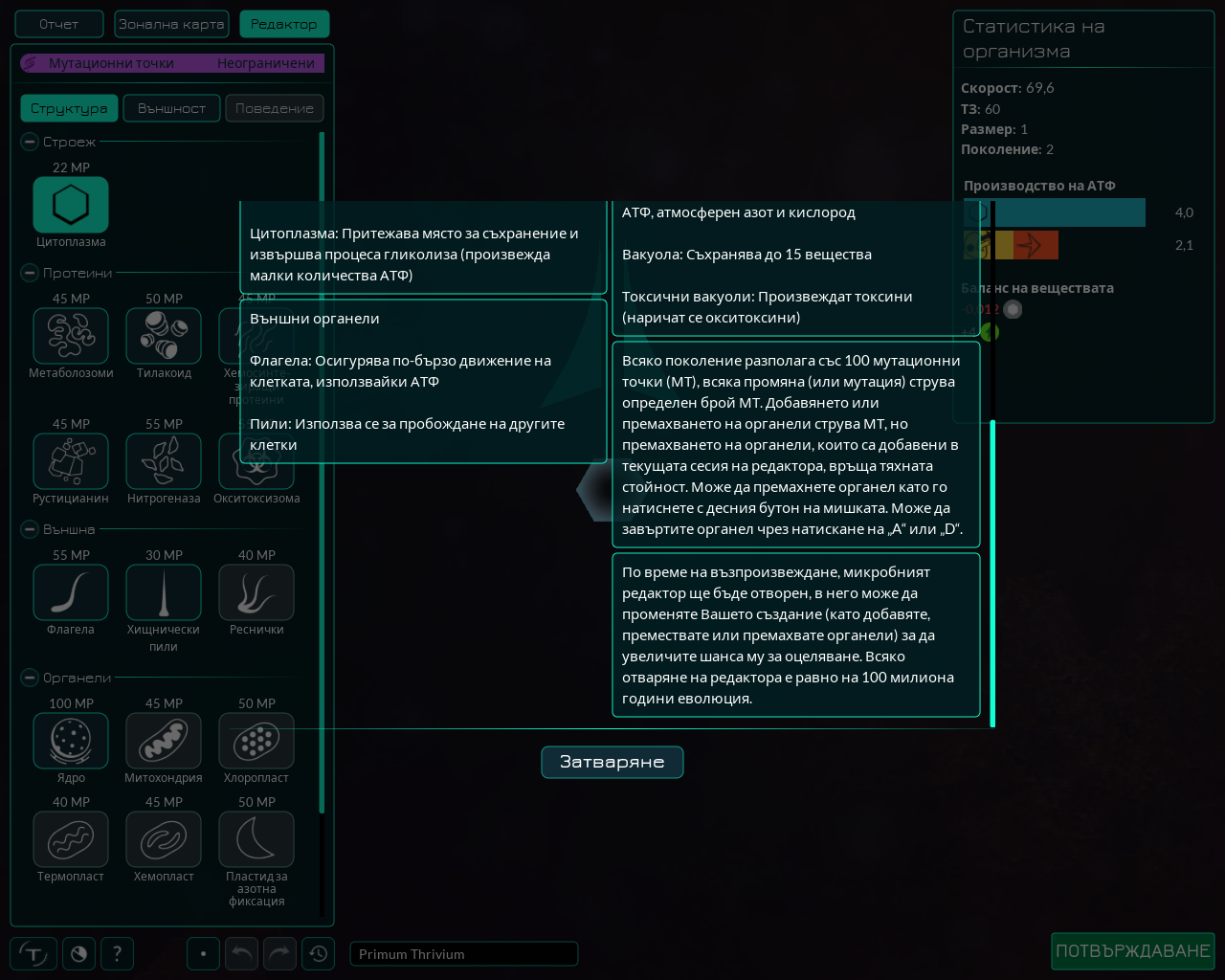Screen dimensions: 1225x980
Task: Click the Primum Thrivium name field
Action: pos(463,953)
